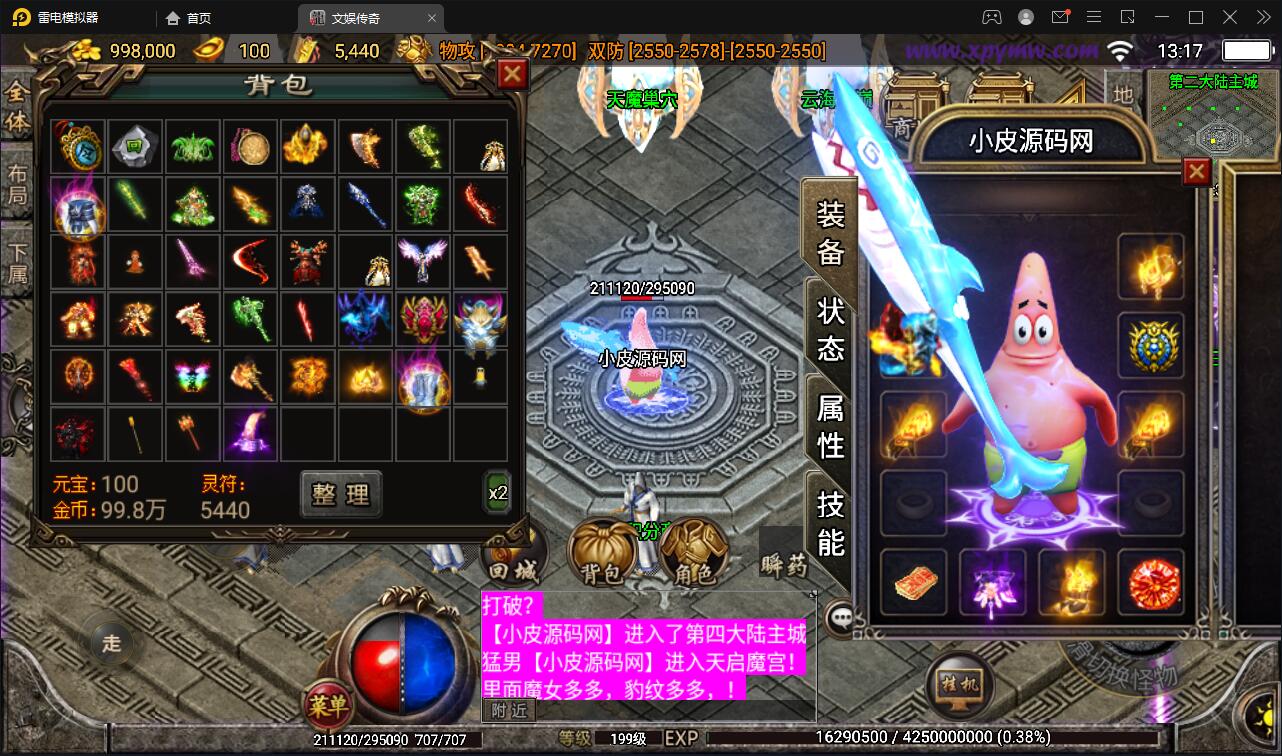Expand the emulator toolbar chevron at top right

coord(1262,17)
